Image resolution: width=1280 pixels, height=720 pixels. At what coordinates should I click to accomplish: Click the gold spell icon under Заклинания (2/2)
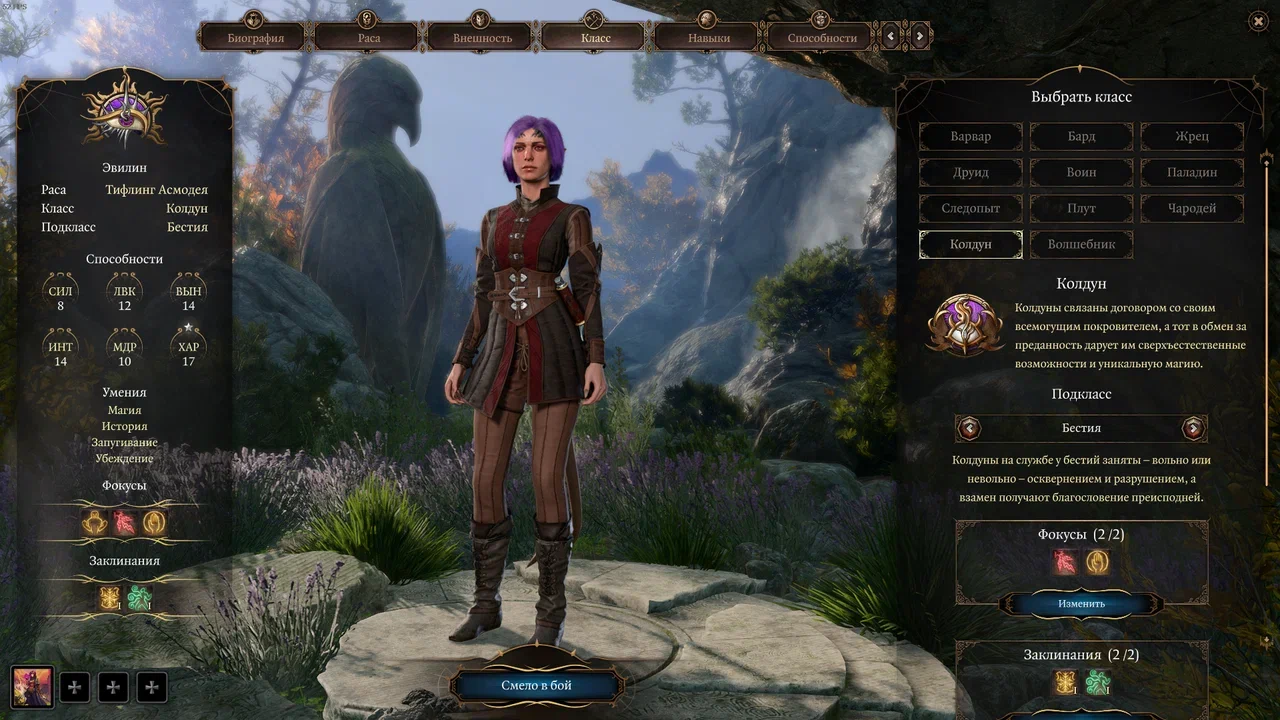coord(1066,681)
